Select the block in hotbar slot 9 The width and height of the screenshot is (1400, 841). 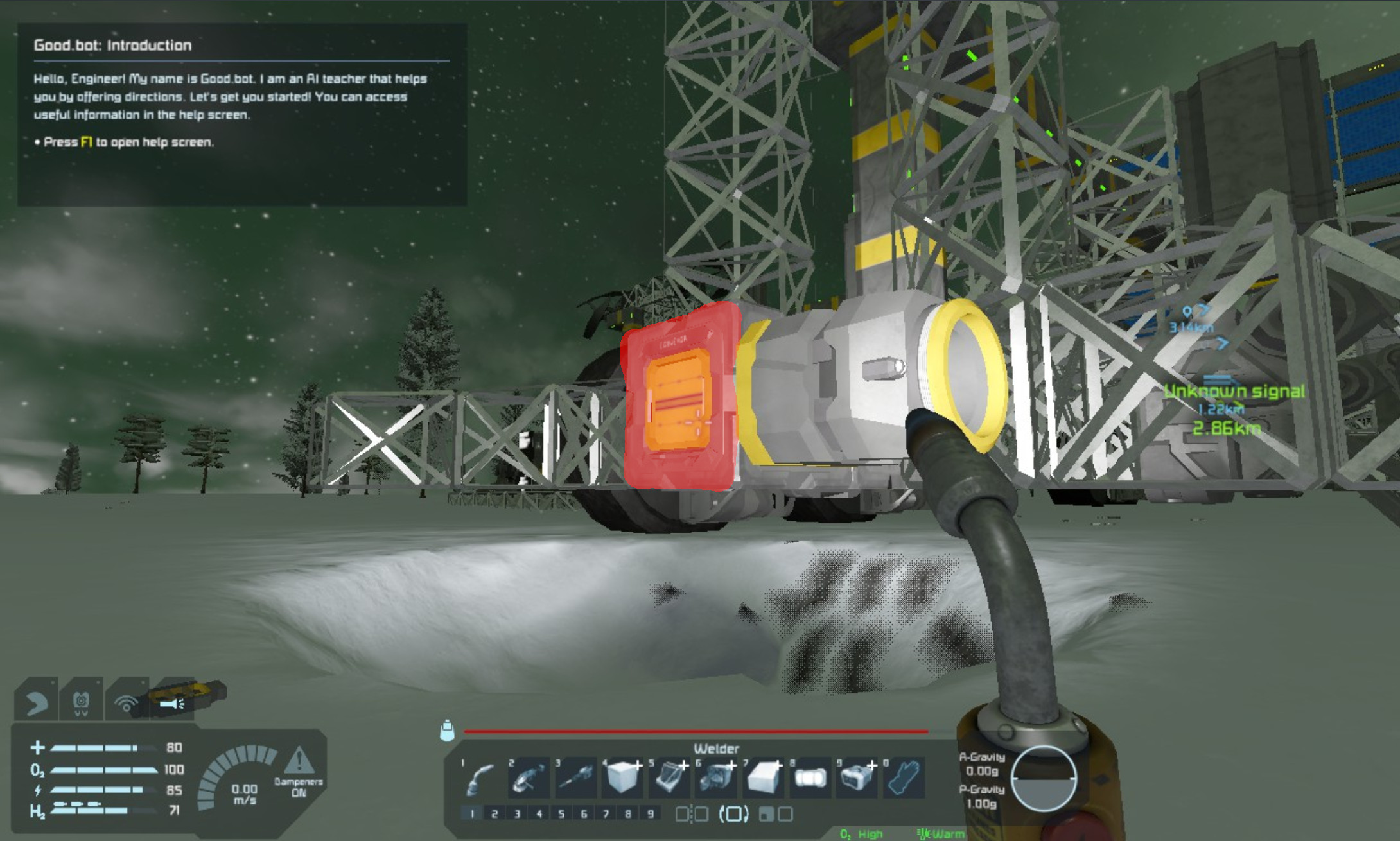[x=856, y=777]
